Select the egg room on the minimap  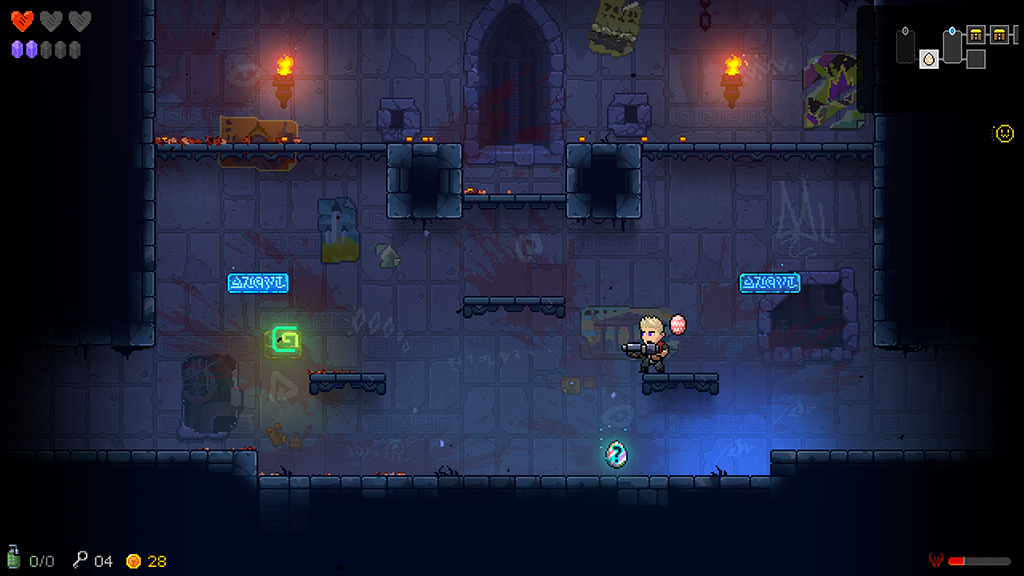coord(929,59)
